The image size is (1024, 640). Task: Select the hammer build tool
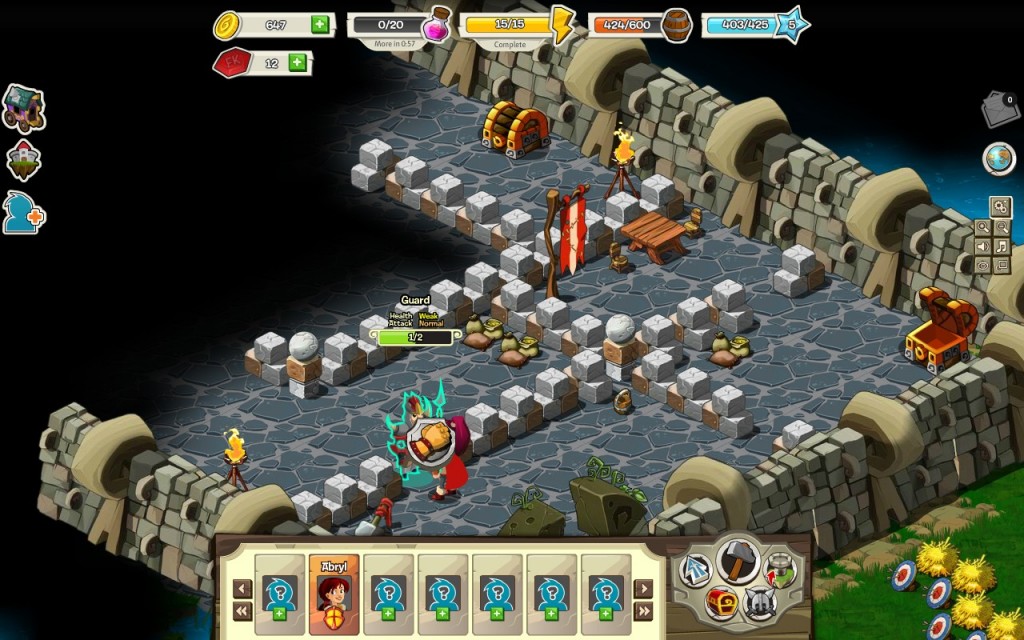click(x=739, y=560)
